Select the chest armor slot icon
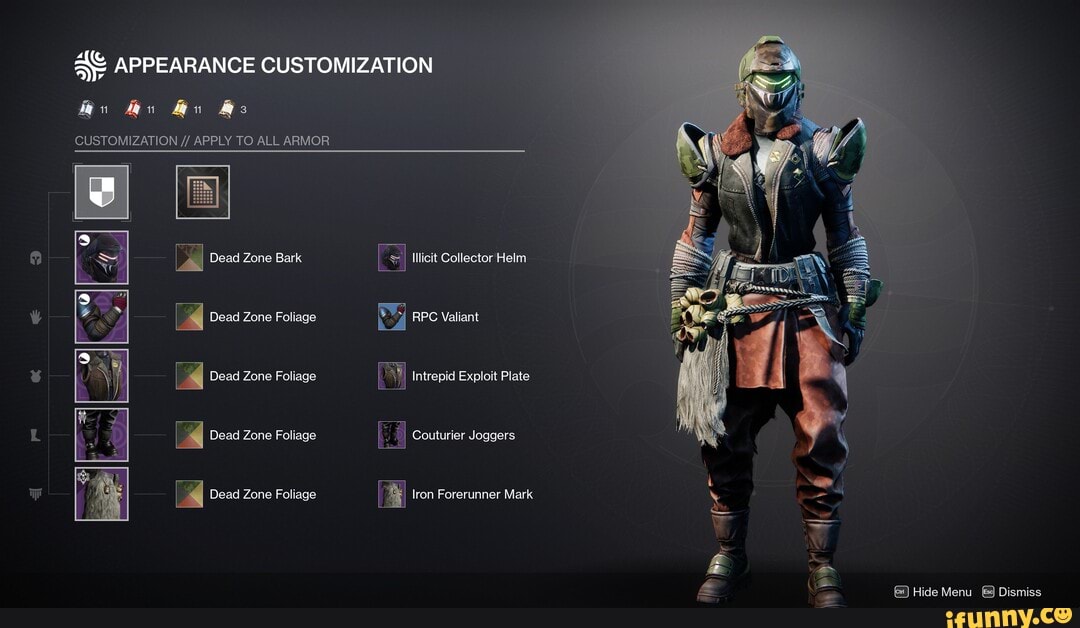 tap(101, 375)
